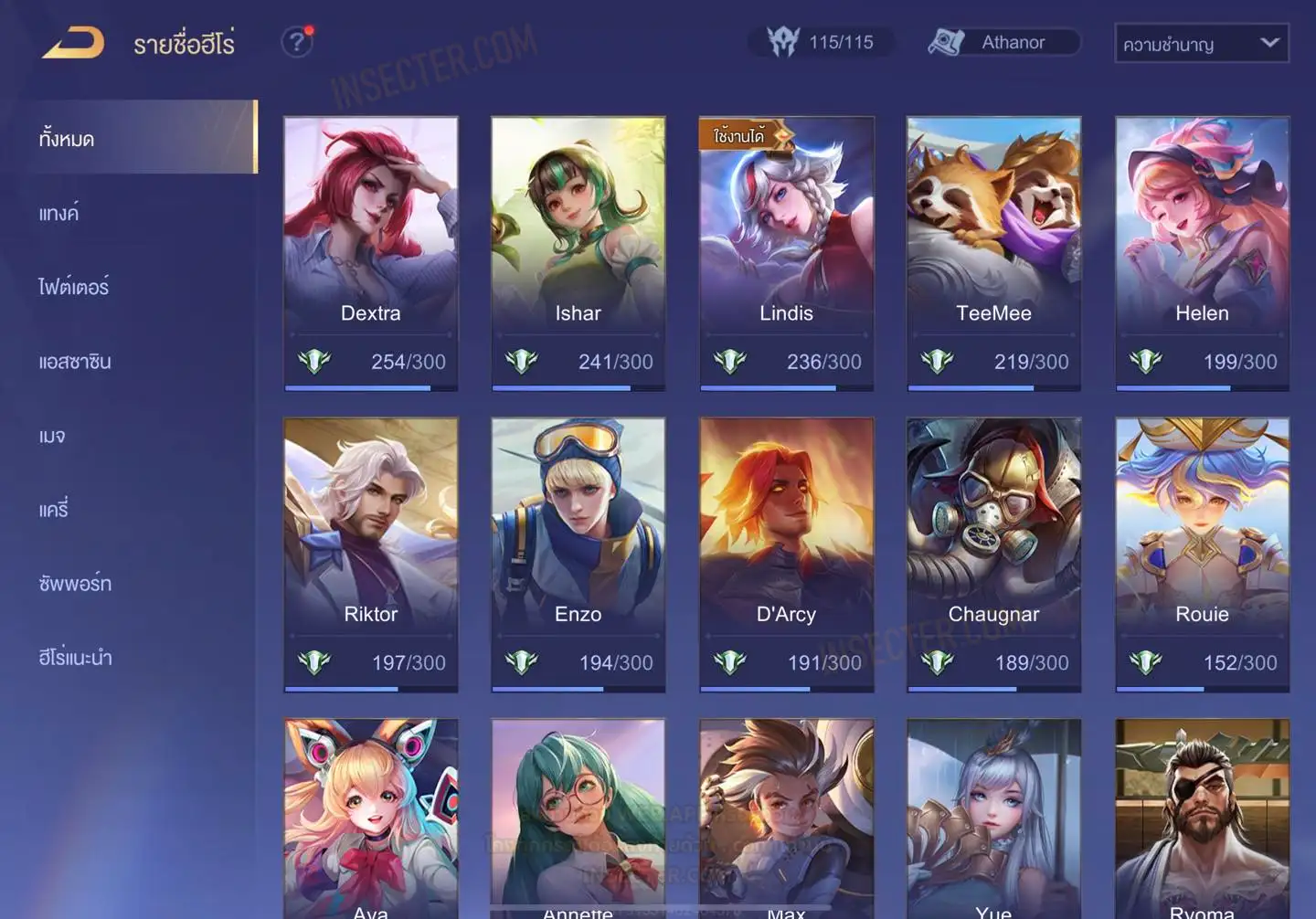Open the question mark help icon
The height and width of the screenshot is (919, 1316).
(296, 42)
